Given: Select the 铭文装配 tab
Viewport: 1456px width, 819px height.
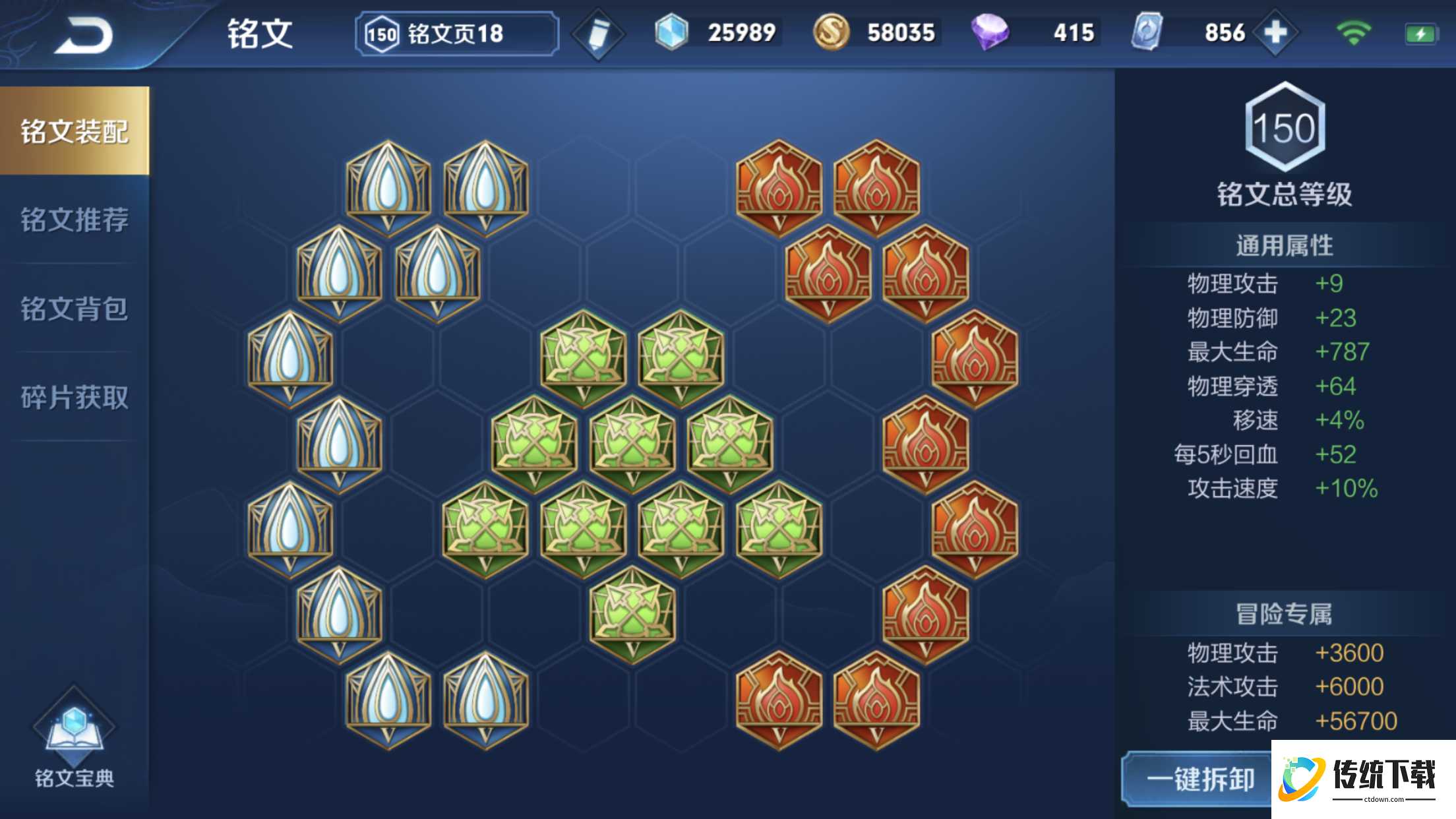Looking at the screenshot, I should (75, 131).
